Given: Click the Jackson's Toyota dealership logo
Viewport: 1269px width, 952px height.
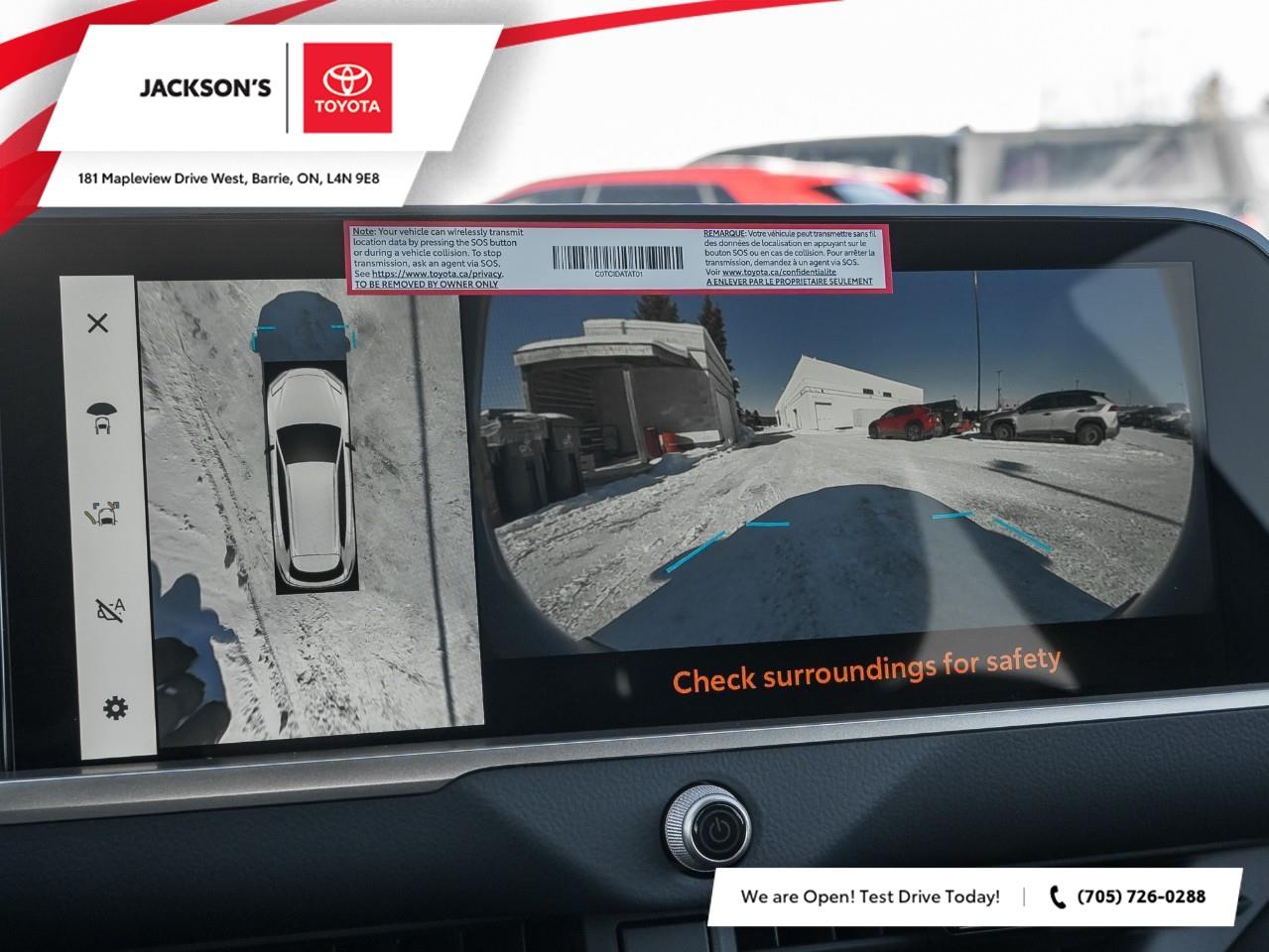Looking at the screenshot, I should pyautogui.click(x=267, y=87).
